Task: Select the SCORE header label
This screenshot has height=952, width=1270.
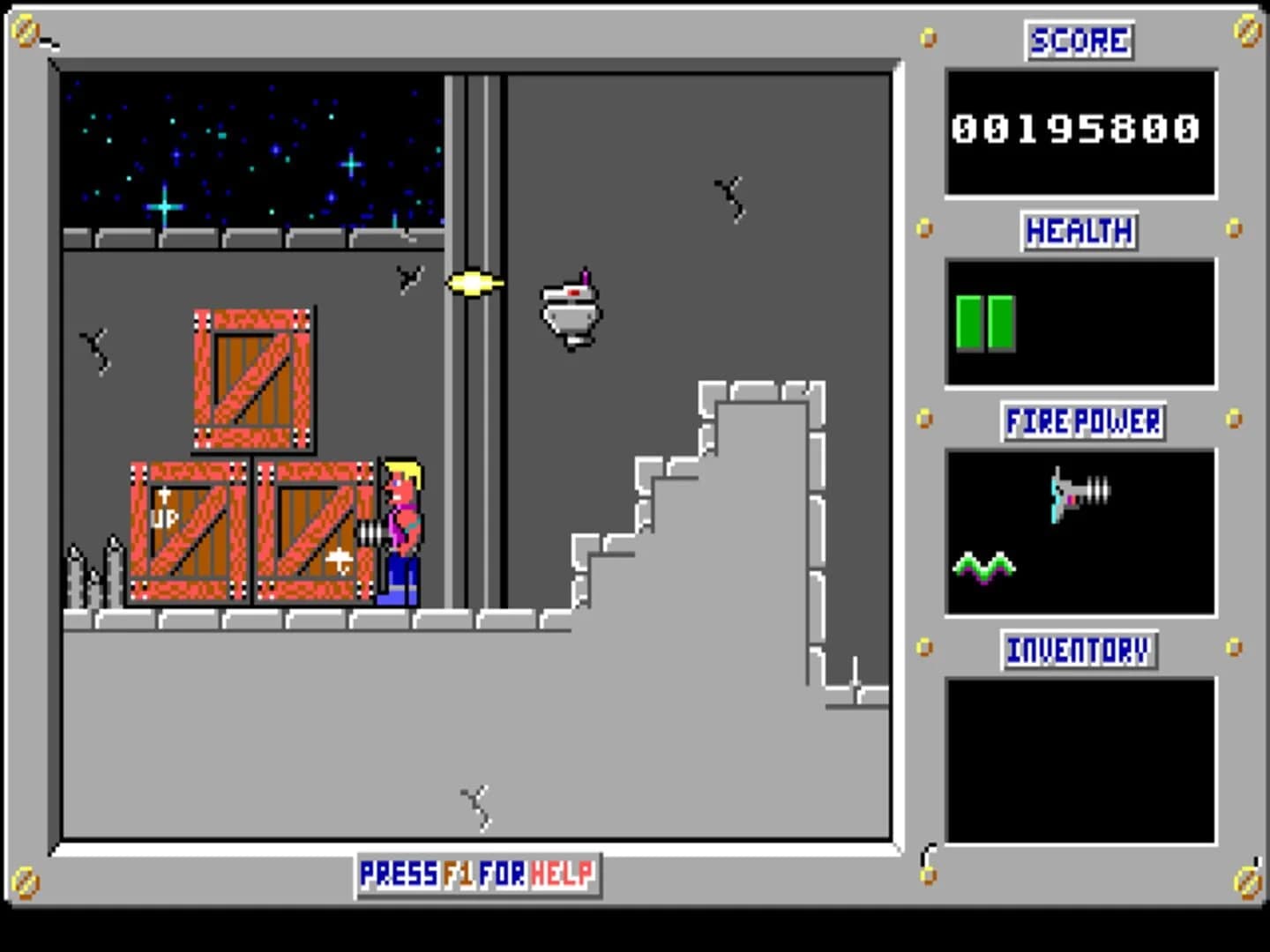Action: [1078, 41]
